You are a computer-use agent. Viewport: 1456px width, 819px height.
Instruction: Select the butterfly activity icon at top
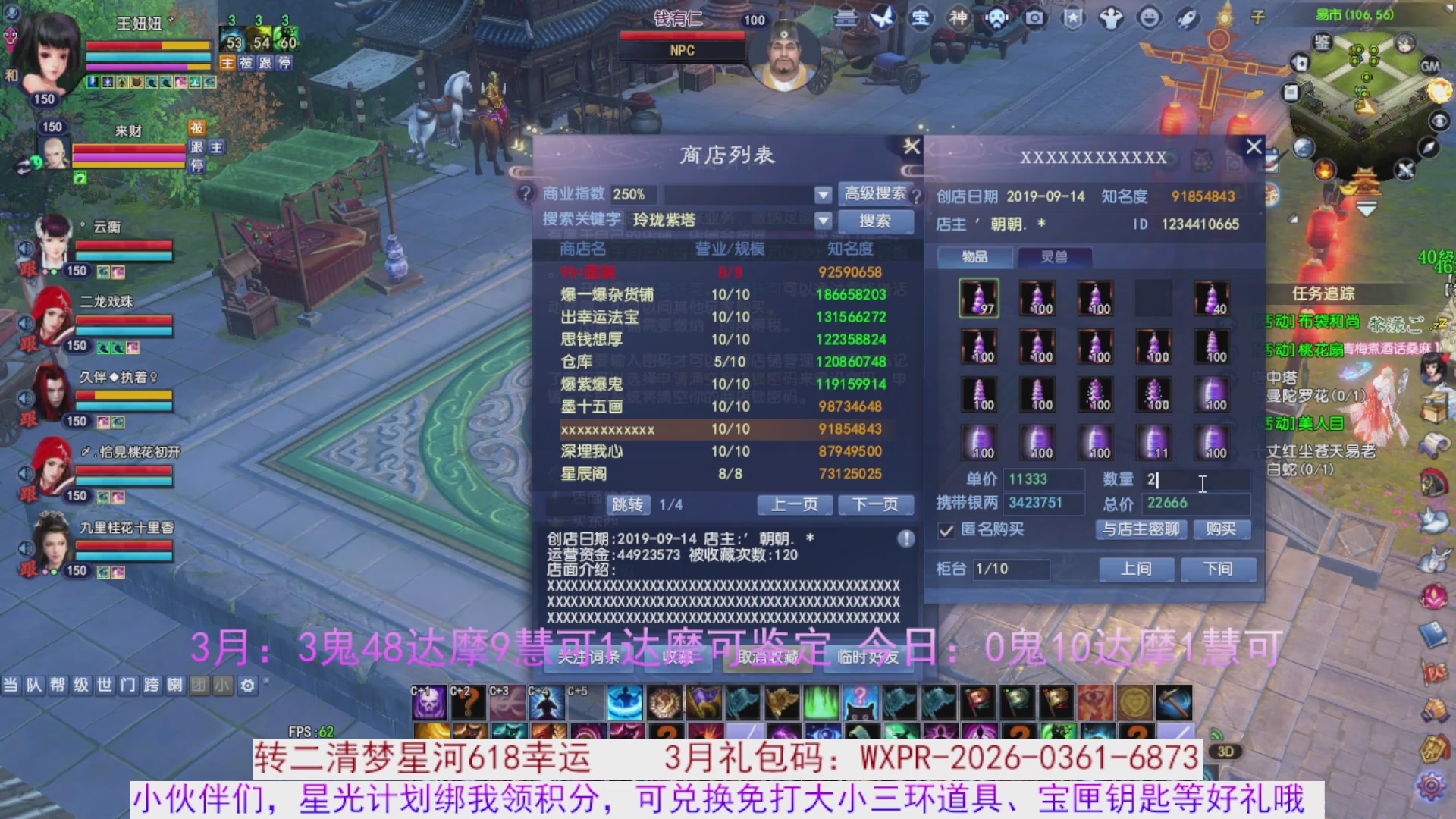pos(882,18)
